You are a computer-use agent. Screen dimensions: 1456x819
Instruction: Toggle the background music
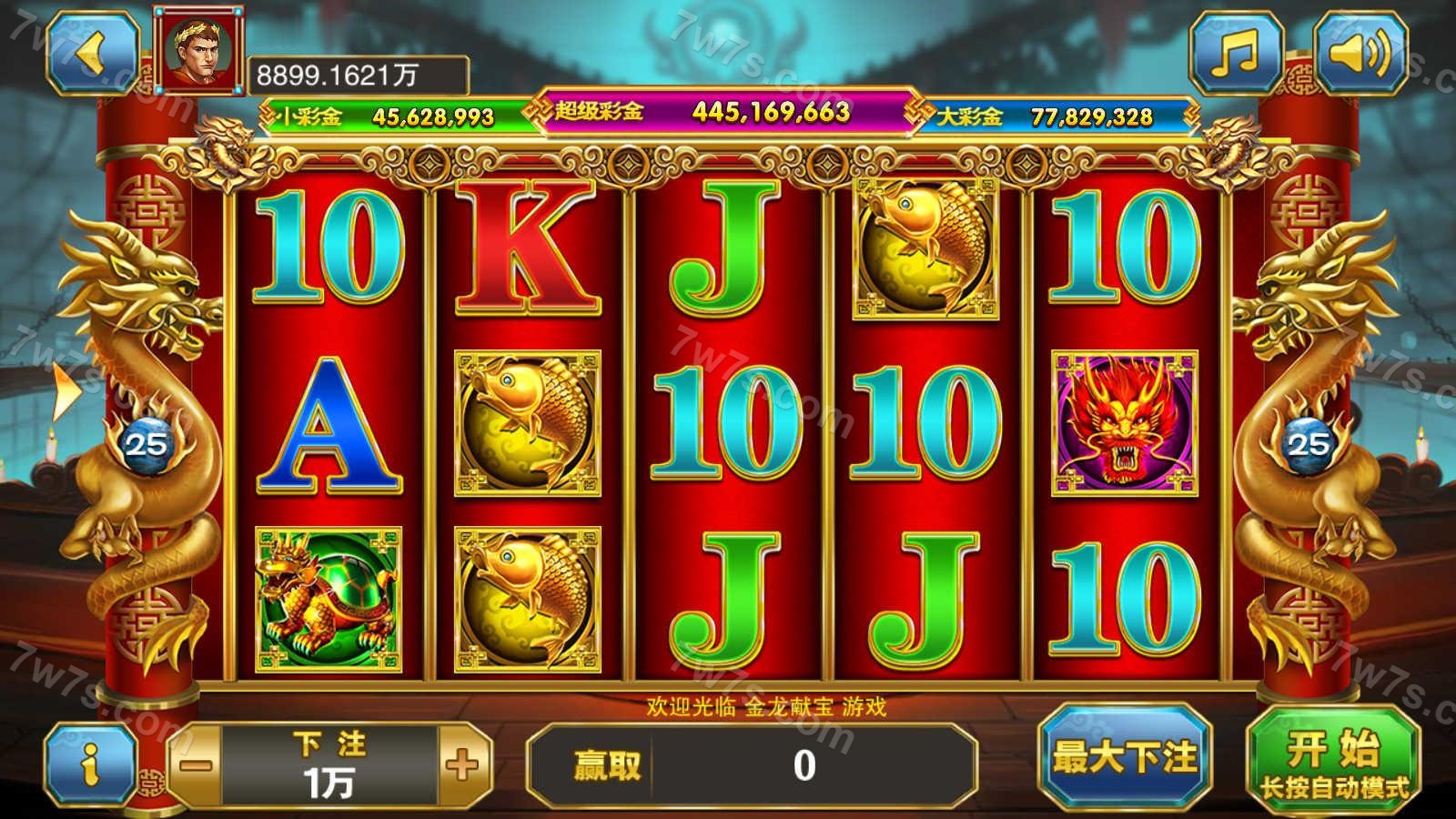click(1237, 53)
